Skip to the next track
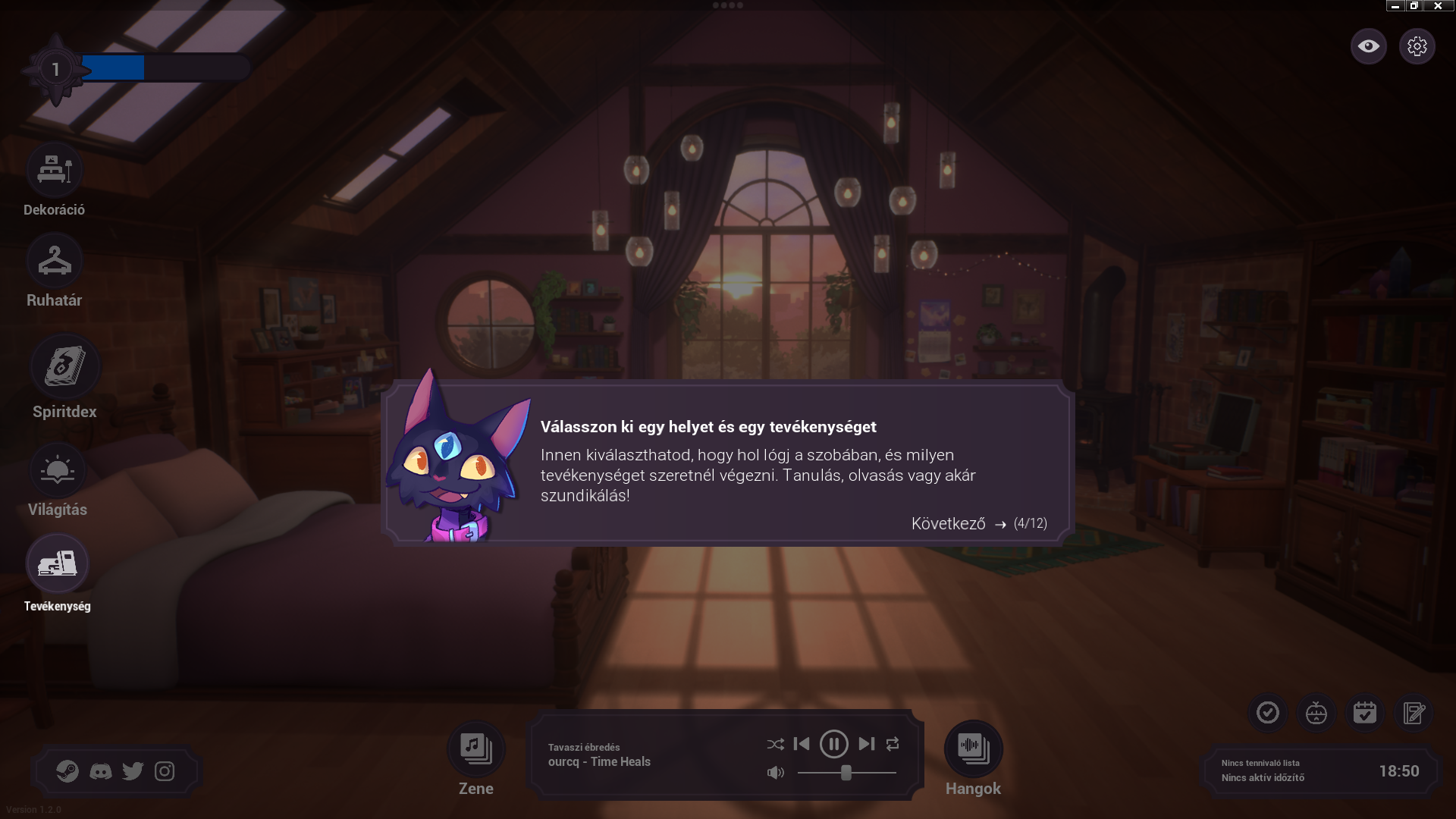 click(x=867, y=744)
